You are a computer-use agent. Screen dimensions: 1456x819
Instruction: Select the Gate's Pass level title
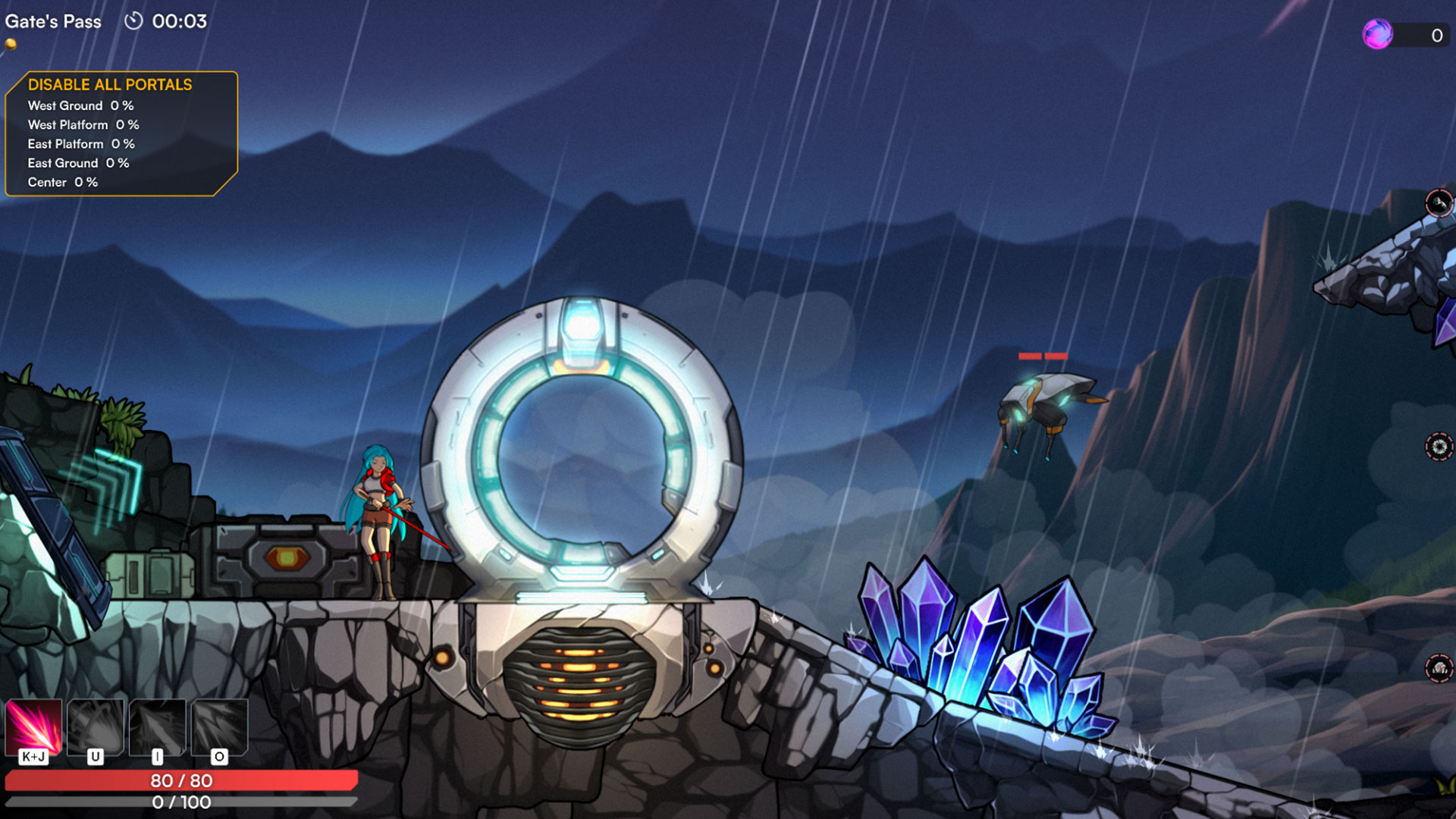pos(53,21)
